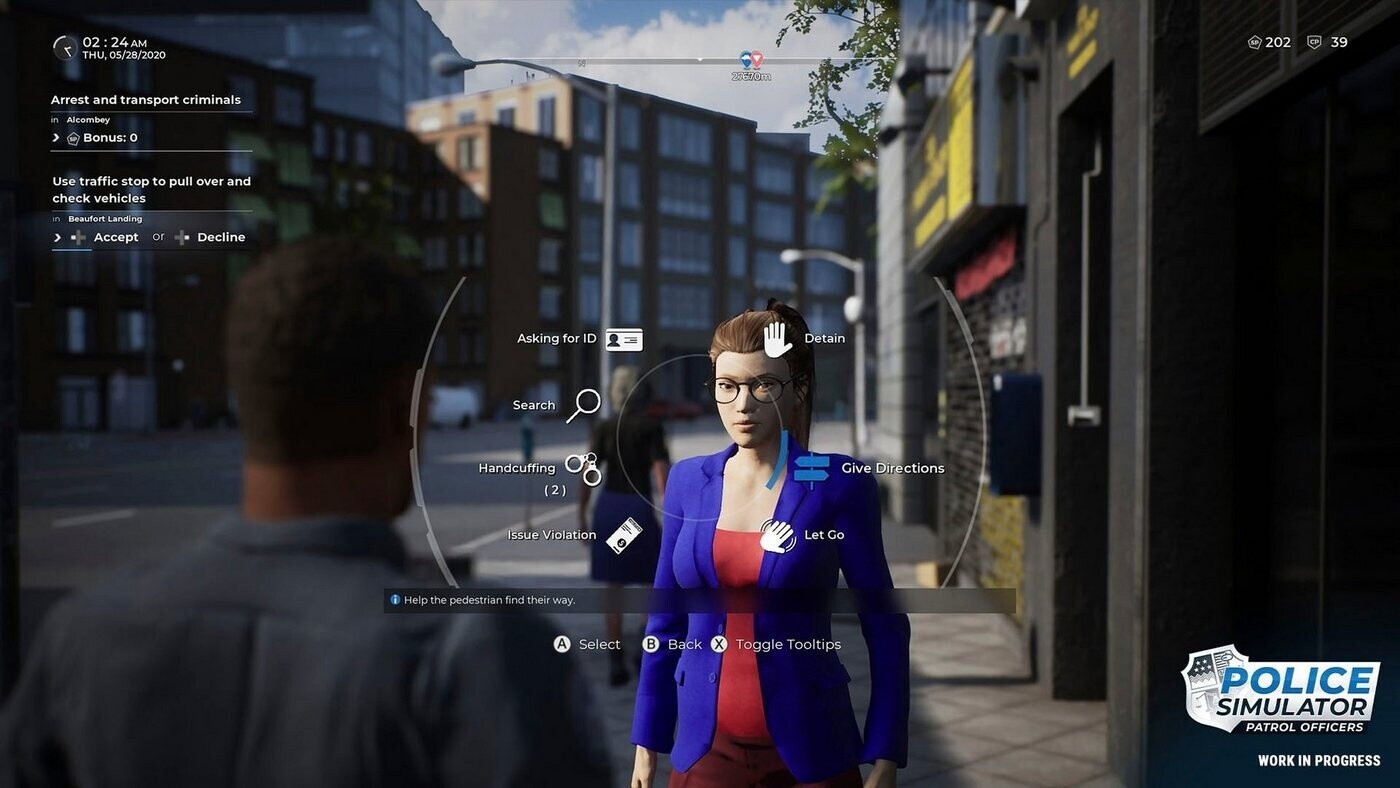Select the Detain hand option

[778, 339]
